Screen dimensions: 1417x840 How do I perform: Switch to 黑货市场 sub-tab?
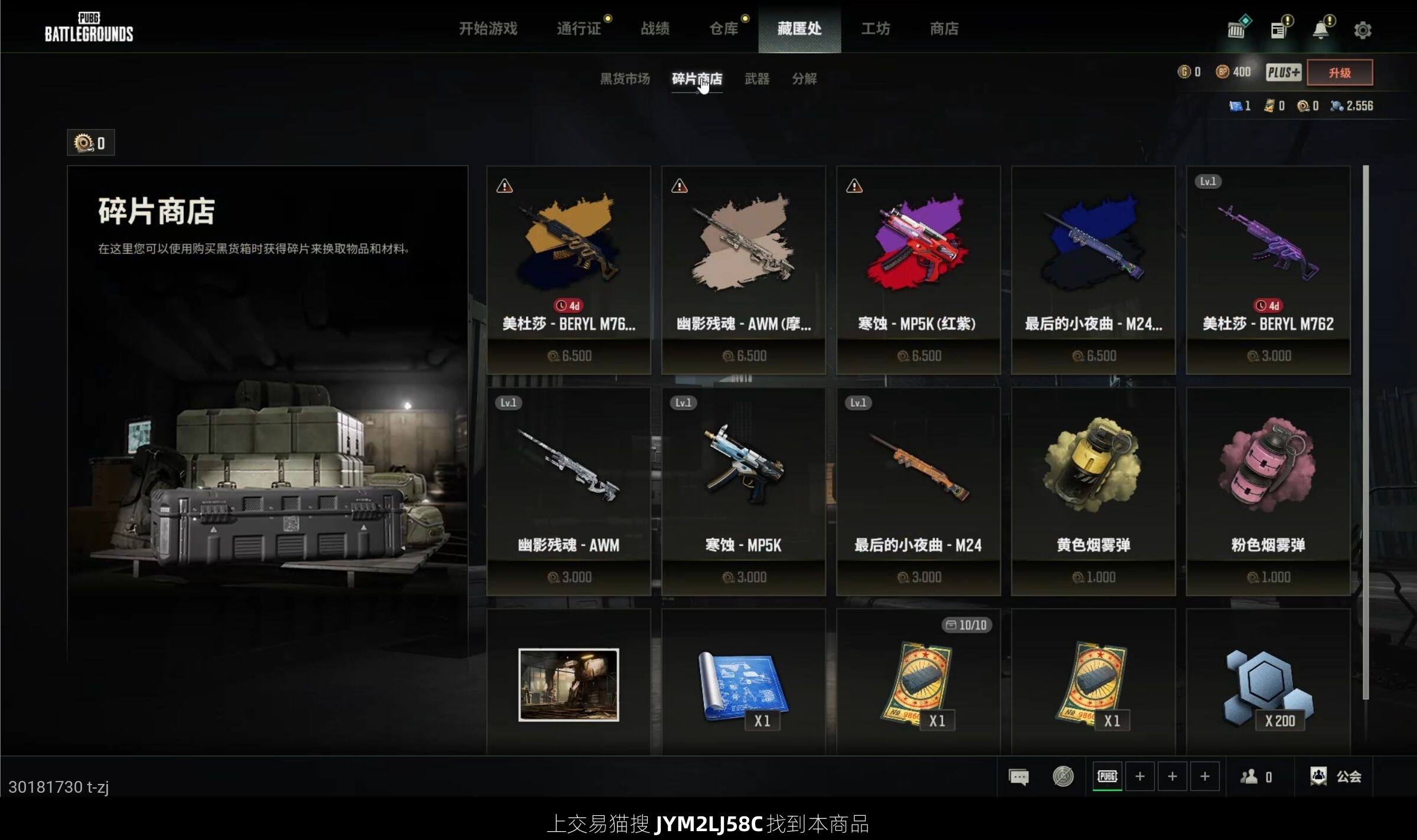[x=625, y=79]
